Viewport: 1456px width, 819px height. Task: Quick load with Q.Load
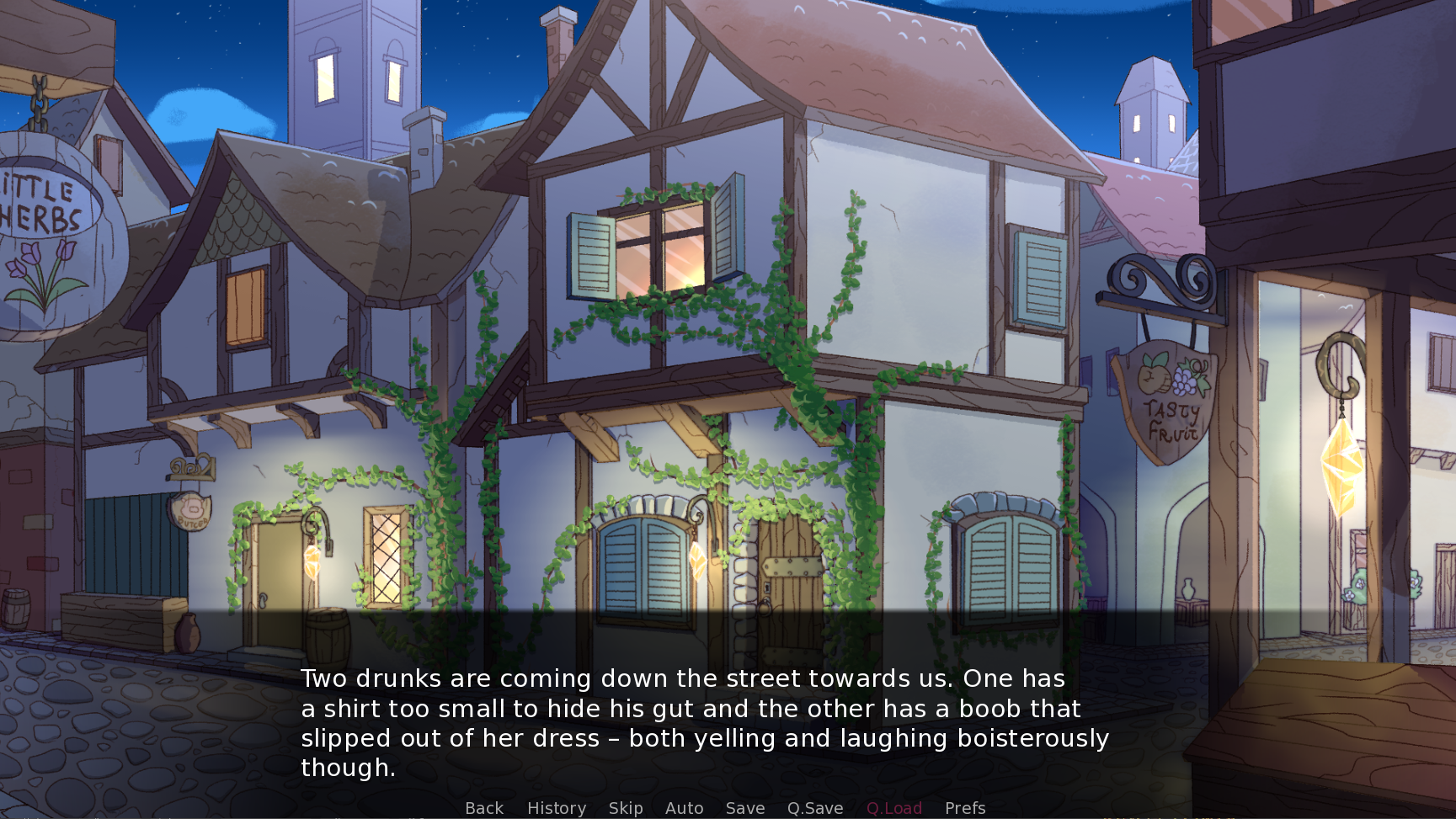click(893, 808)
